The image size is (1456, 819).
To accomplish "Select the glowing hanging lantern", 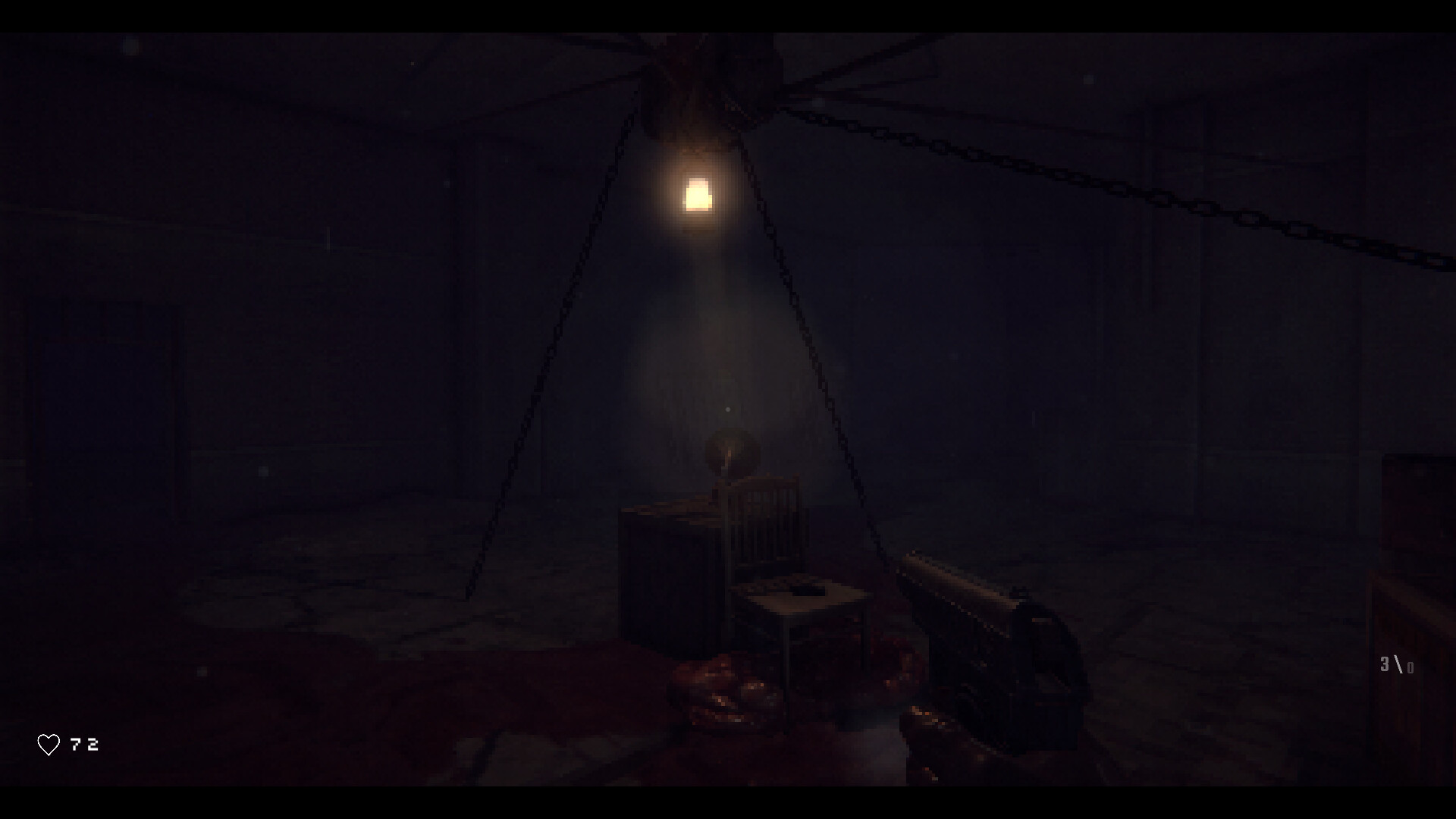I will pos(698,196).
